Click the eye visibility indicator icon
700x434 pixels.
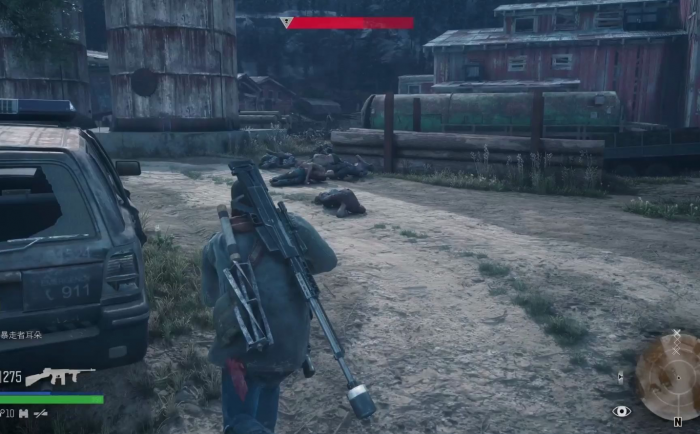click(x=622, y=411)
